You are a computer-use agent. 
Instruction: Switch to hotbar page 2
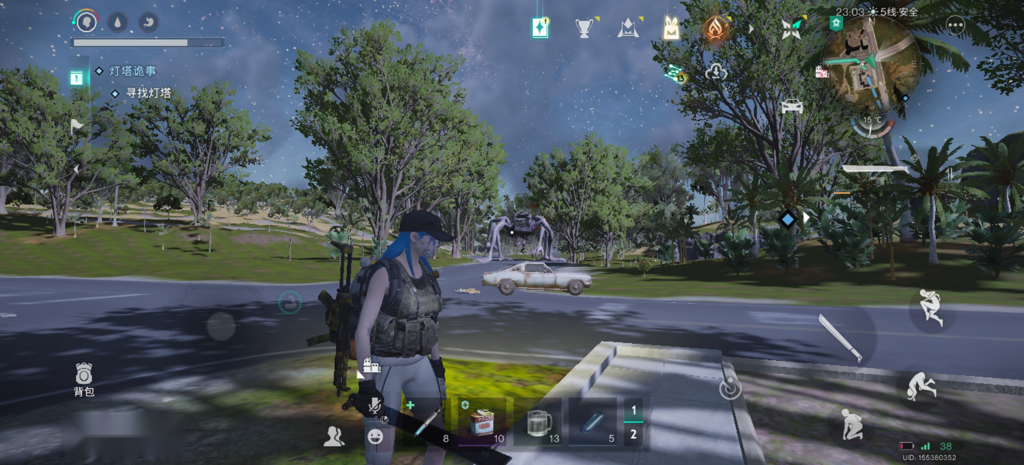point(632,435)
